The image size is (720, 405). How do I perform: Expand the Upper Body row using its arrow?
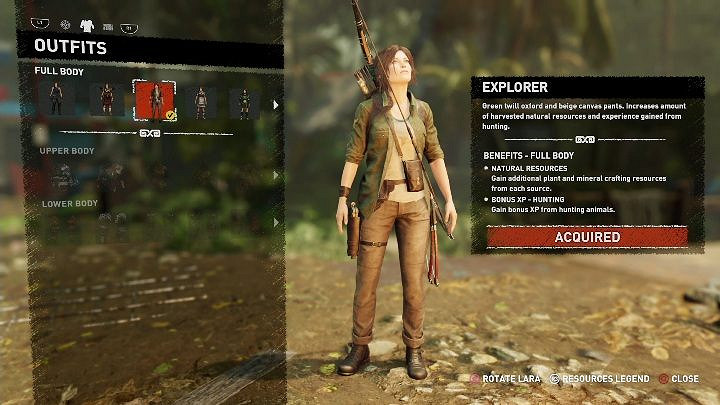click(277, 177)
